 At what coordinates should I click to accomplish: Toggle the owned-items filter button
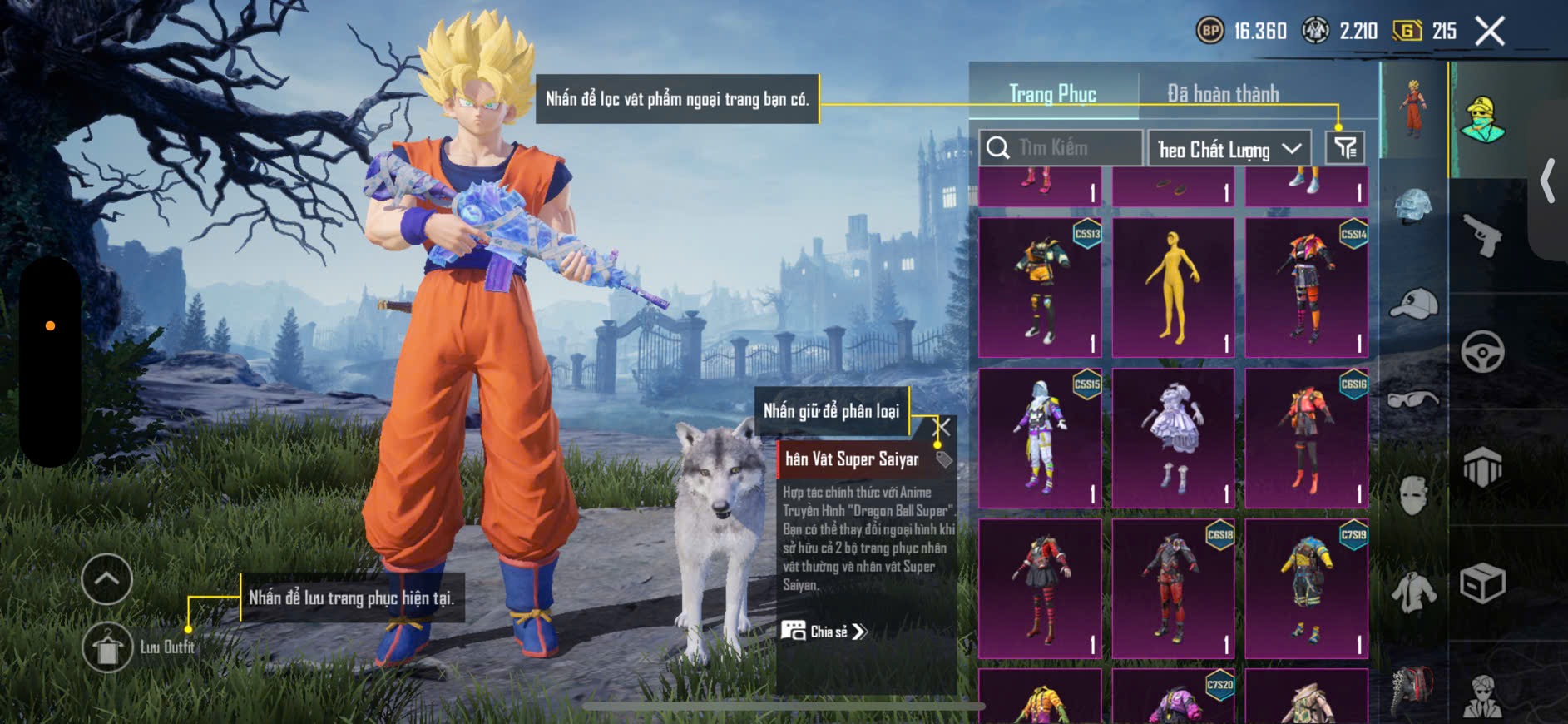tap(1345, 148)
